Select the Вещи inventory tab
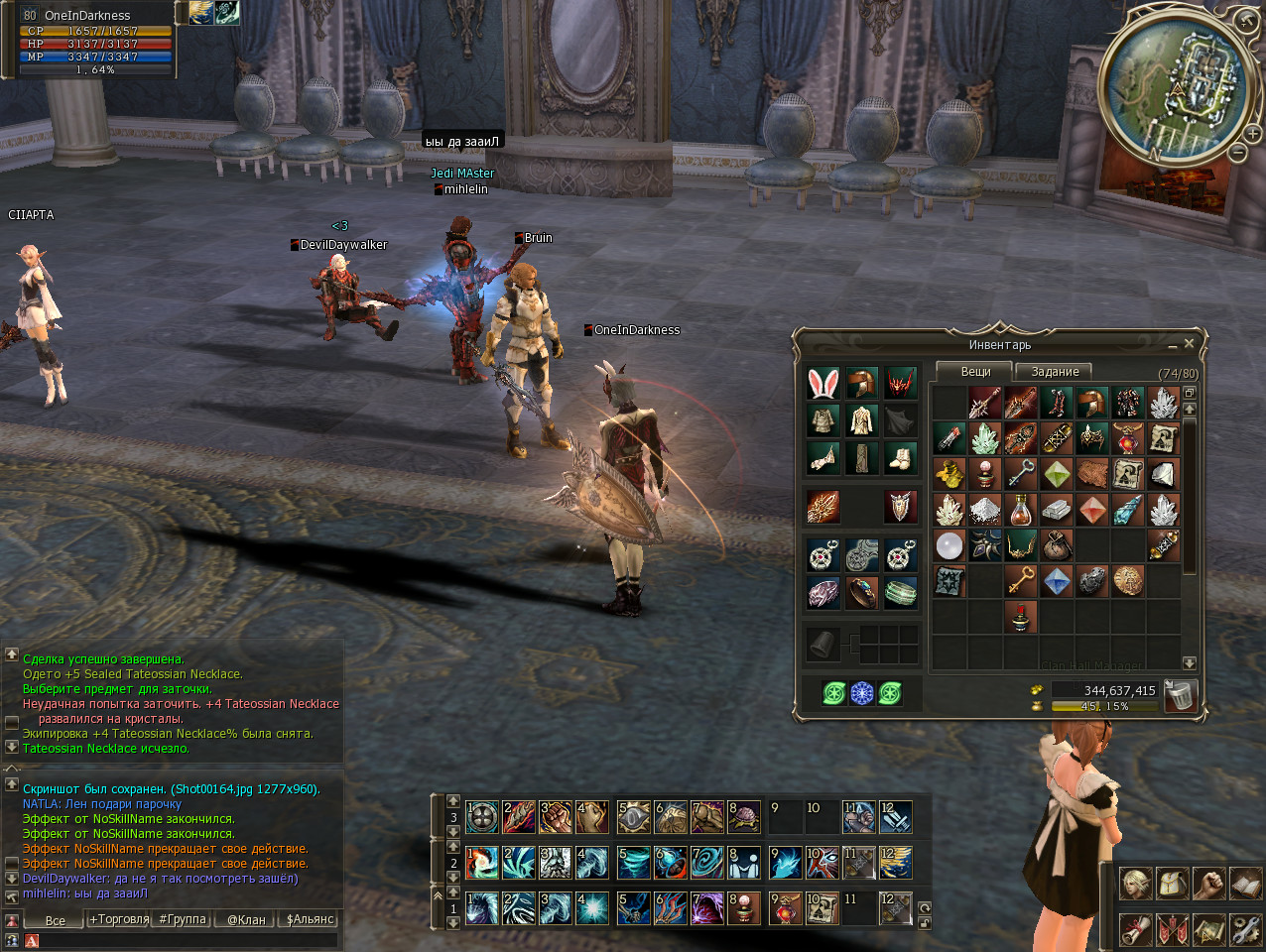 (x=975, y=371)
